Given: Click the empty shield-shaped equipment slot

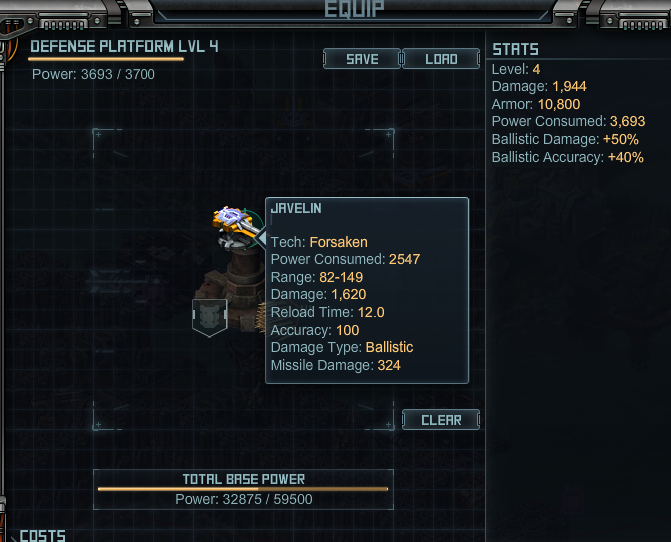Looking at the screenshot, I should pyautogui.click(x=209, y=318).
